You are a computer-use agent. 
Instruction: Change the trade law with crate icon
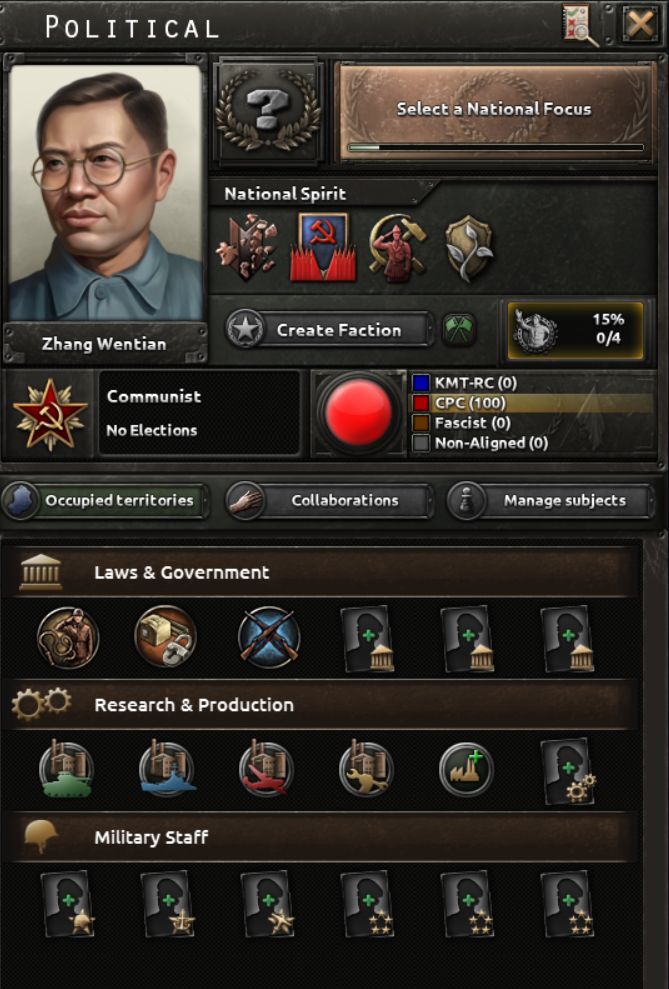pyautogui.click(x=166, y=637)
